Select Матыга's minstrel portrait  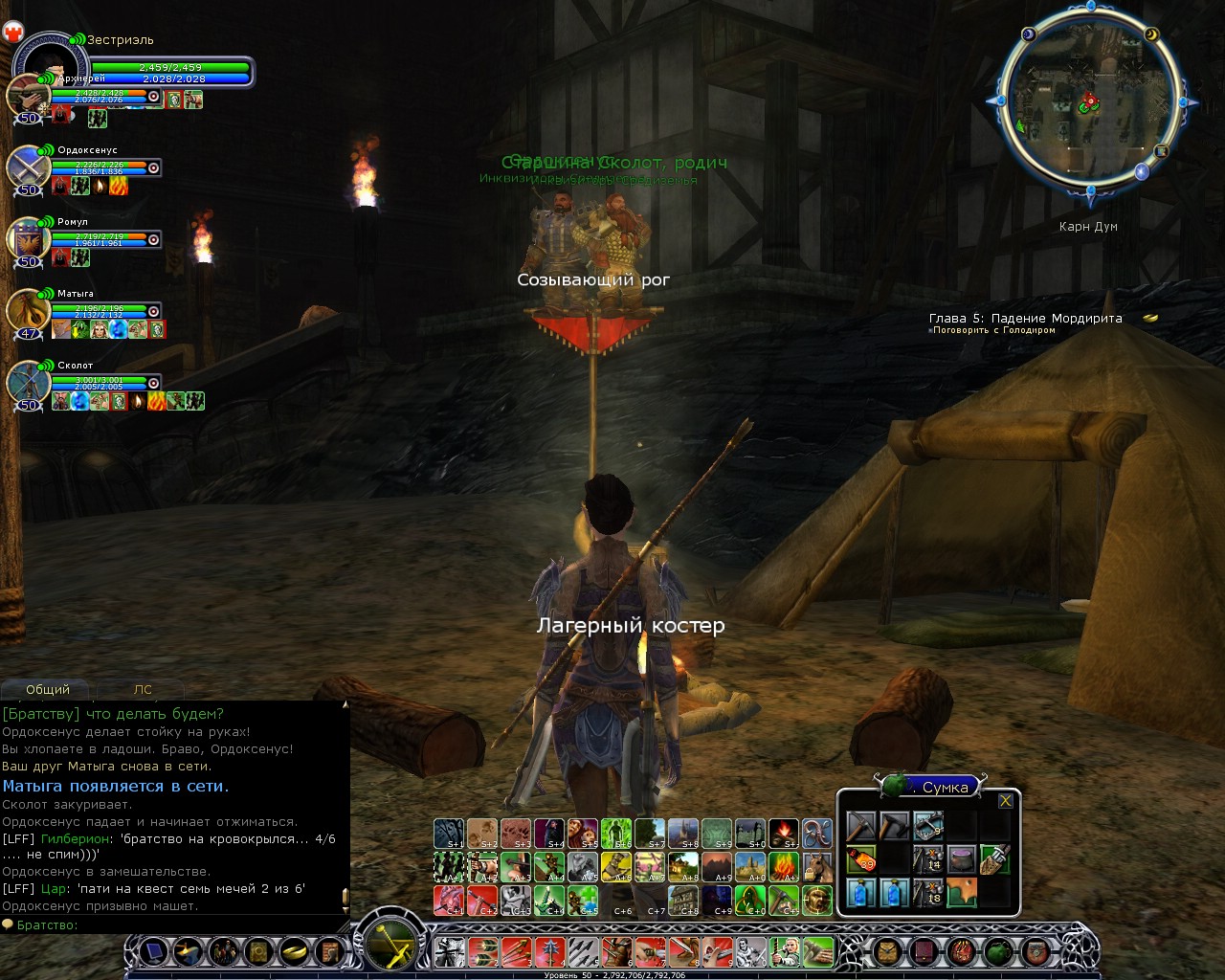tap(26, 312)
